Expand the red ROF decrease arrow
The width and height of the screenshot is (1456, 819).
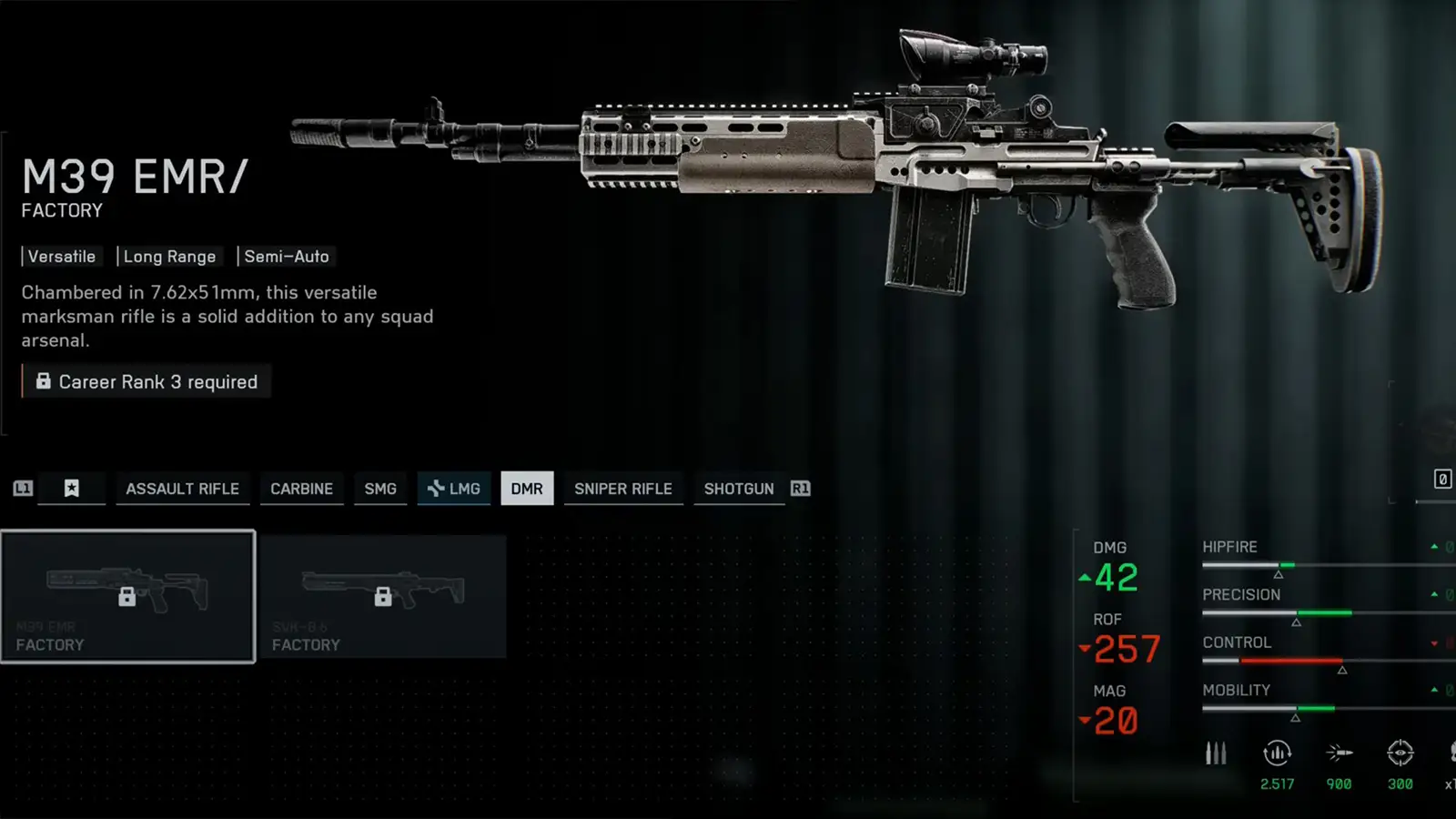(1085, 650)
